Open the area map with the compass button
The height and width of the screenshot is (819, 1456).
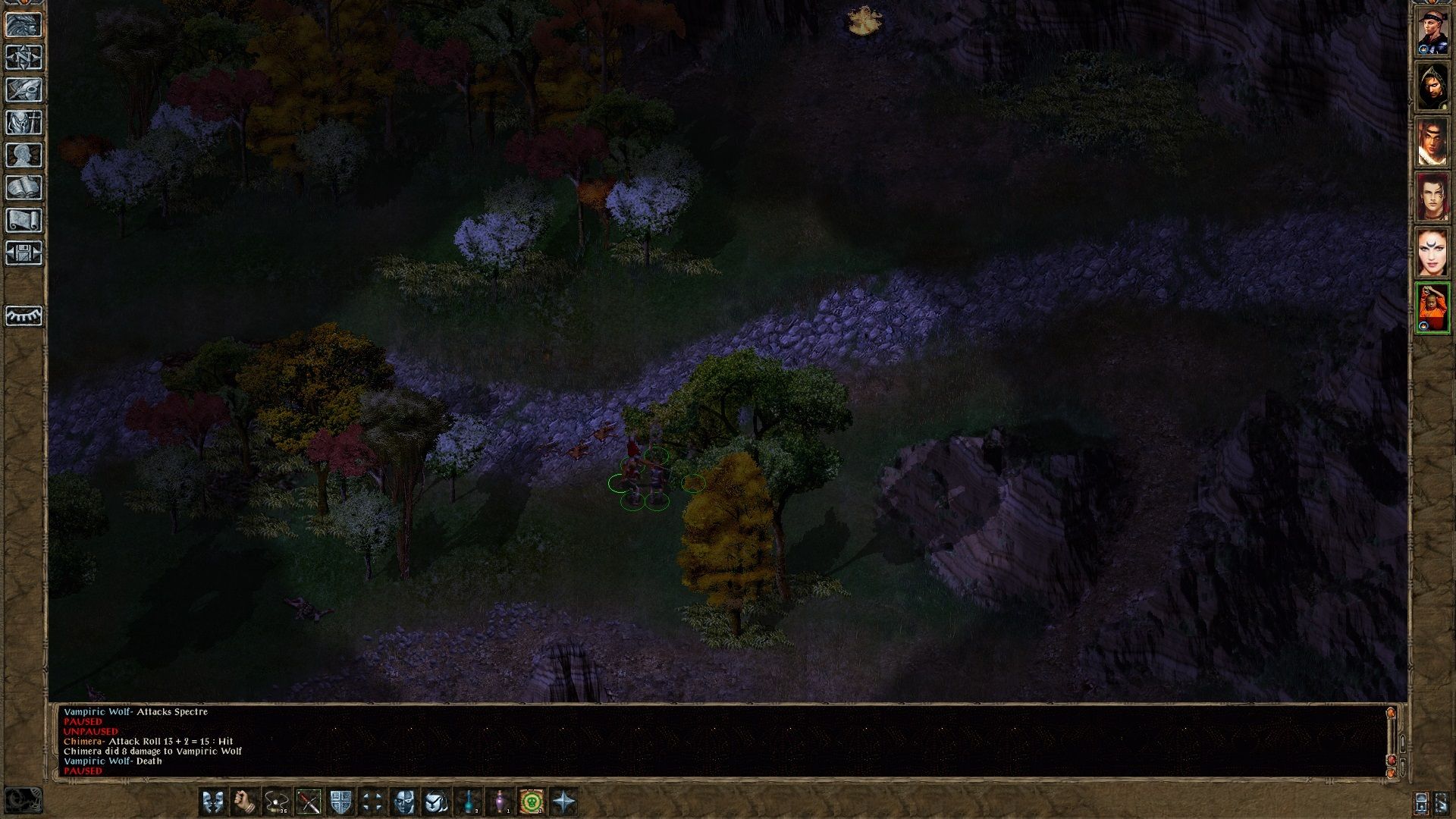[24, 58]
